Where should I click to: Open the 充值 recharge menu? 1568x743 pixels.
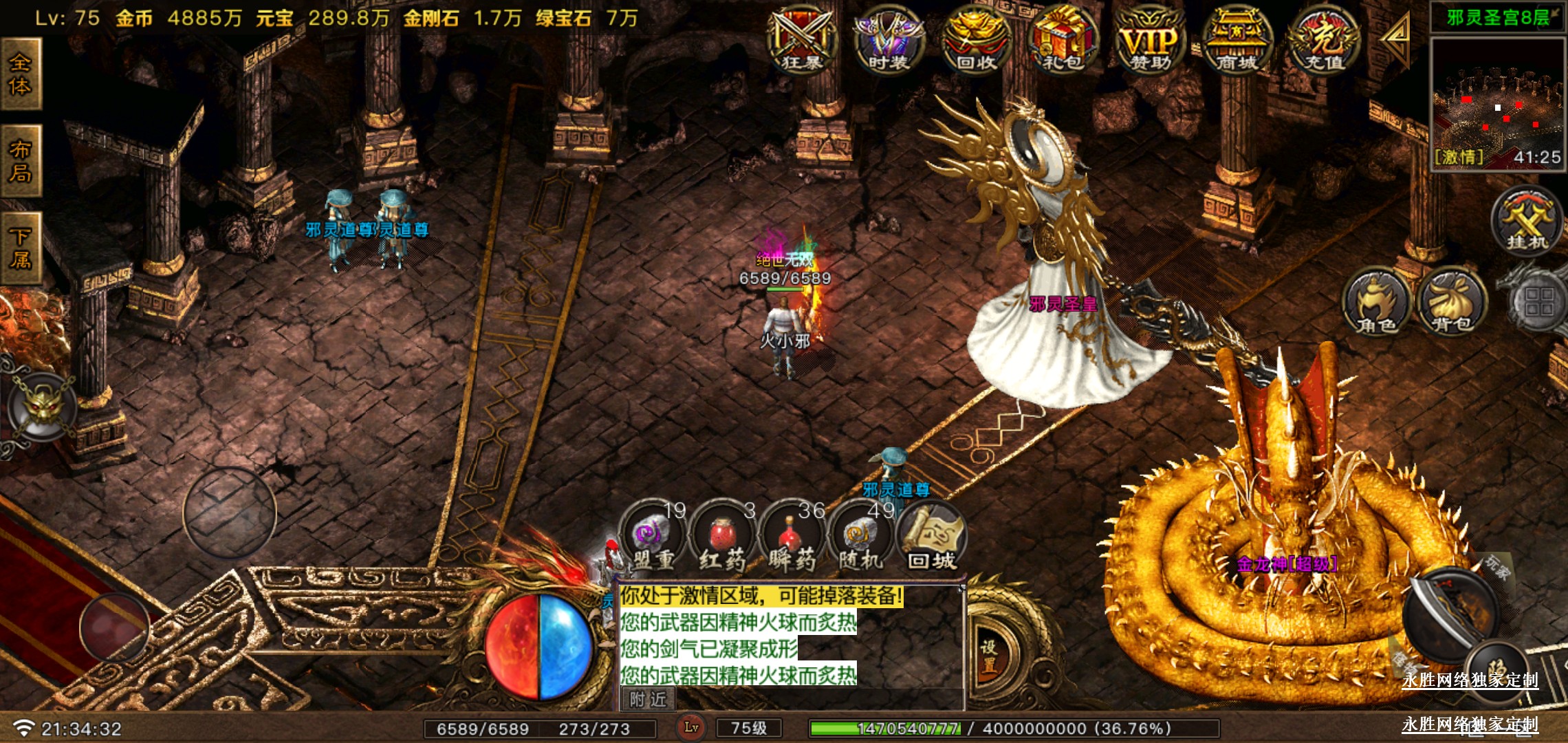point(1324,40)
